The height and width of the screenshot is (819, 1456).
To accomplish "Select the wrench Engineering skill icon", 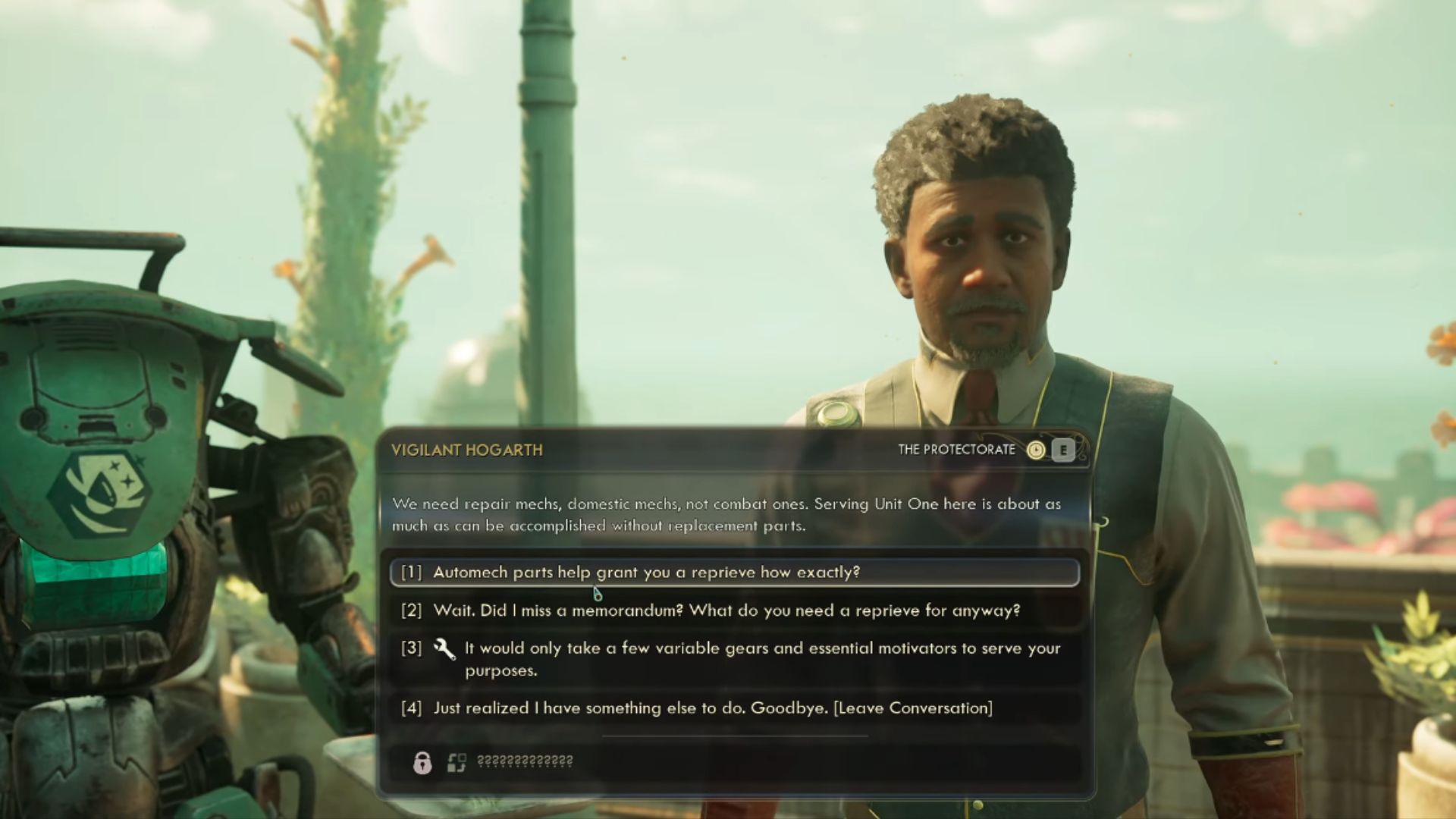I will pyautogui.click(x=445, y=648).
